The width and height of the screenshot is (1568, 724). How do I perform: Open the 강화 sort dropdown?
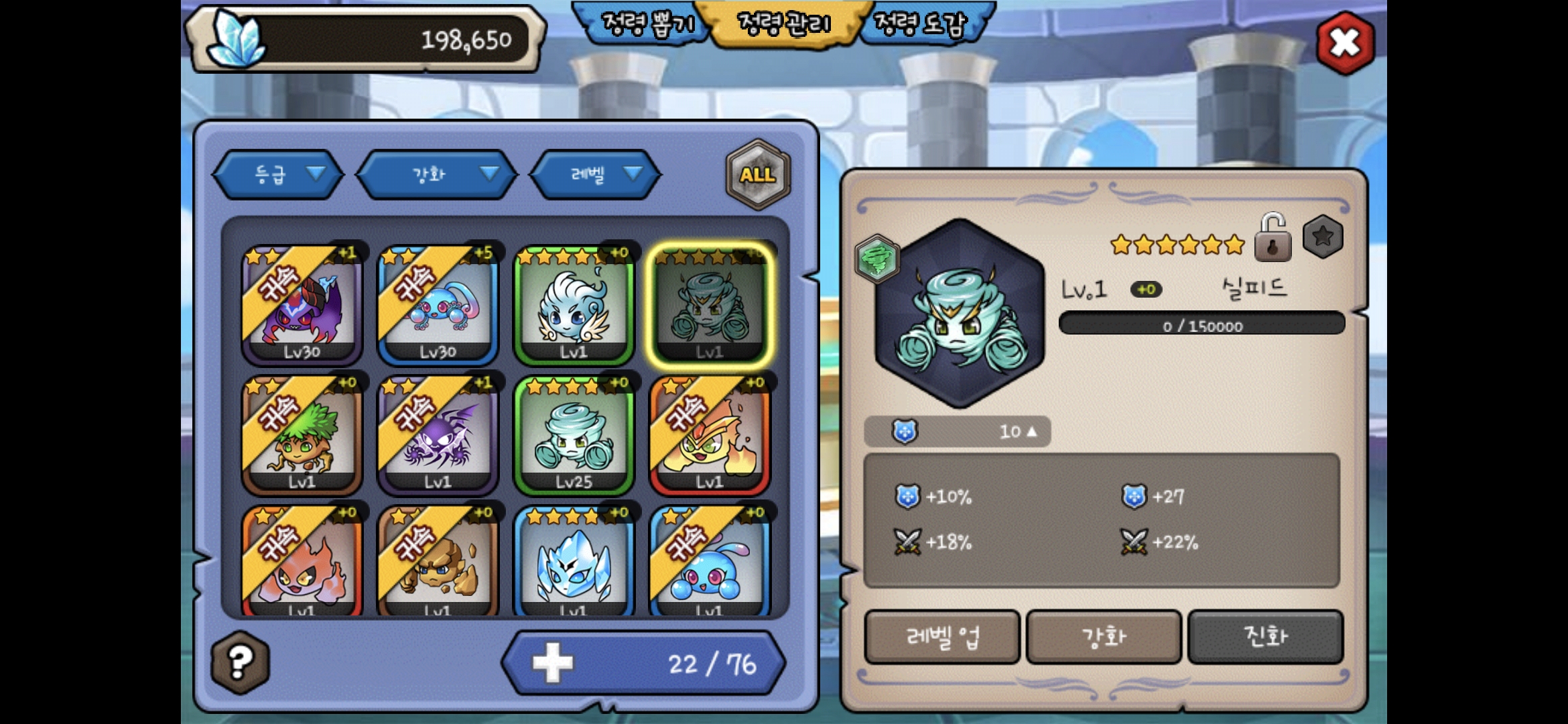437,175
